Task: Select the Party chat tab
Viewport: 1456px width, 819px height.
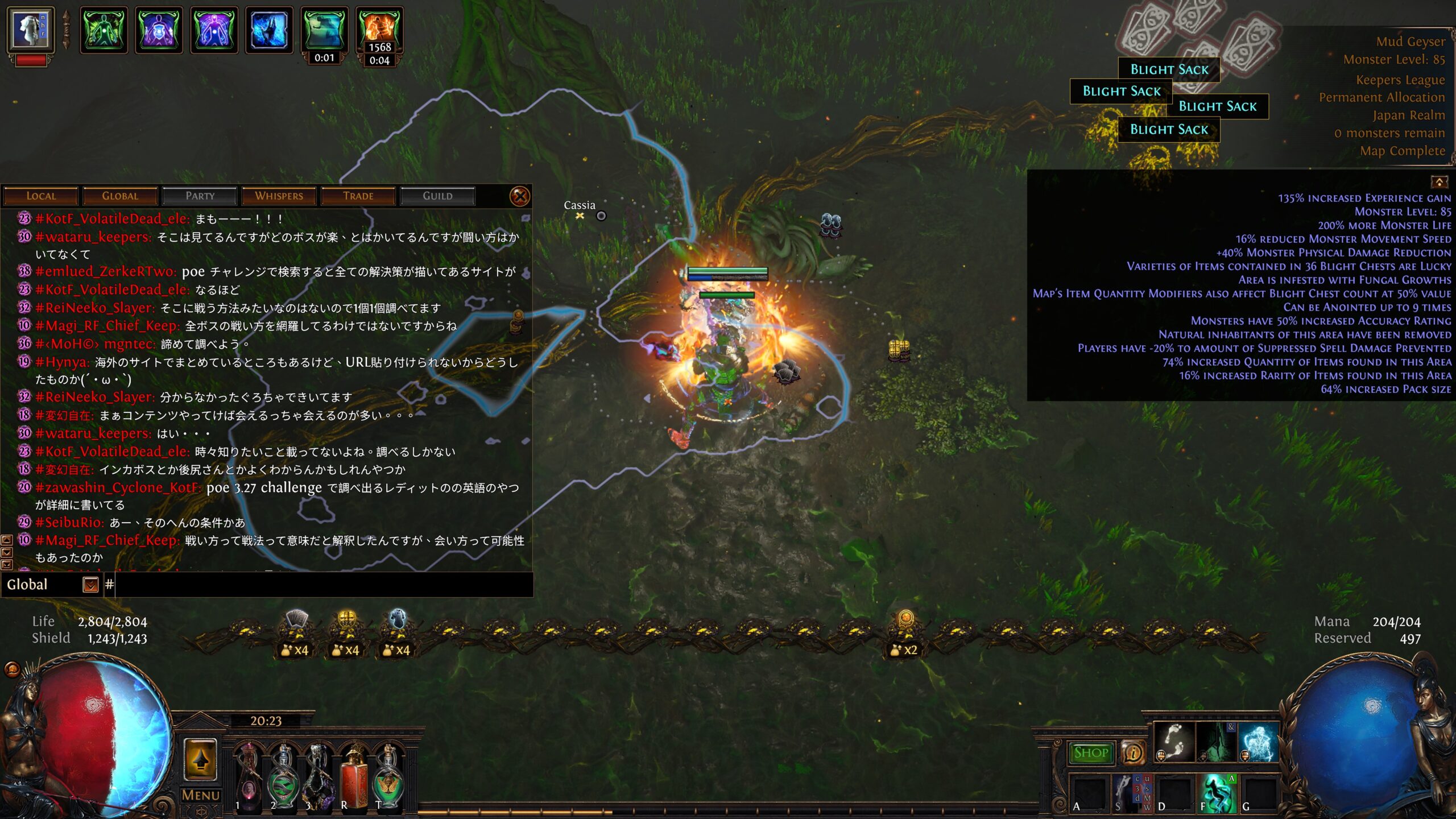Action: (x=200, y=196)
